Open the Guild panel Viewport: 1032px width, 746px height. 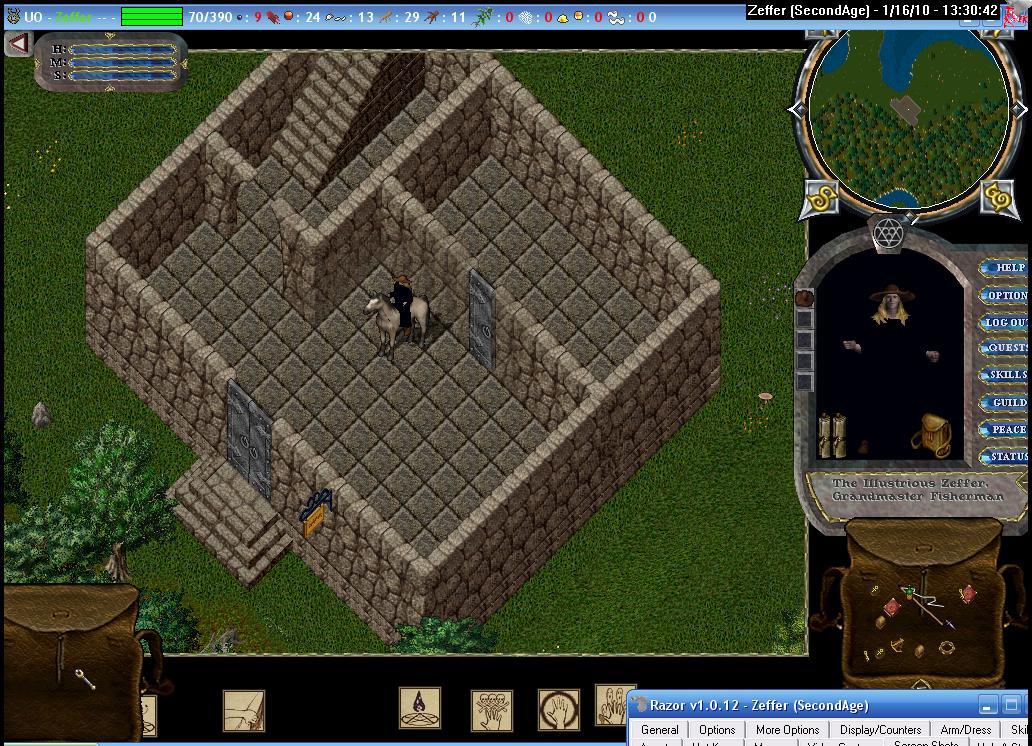(1005, 402)
